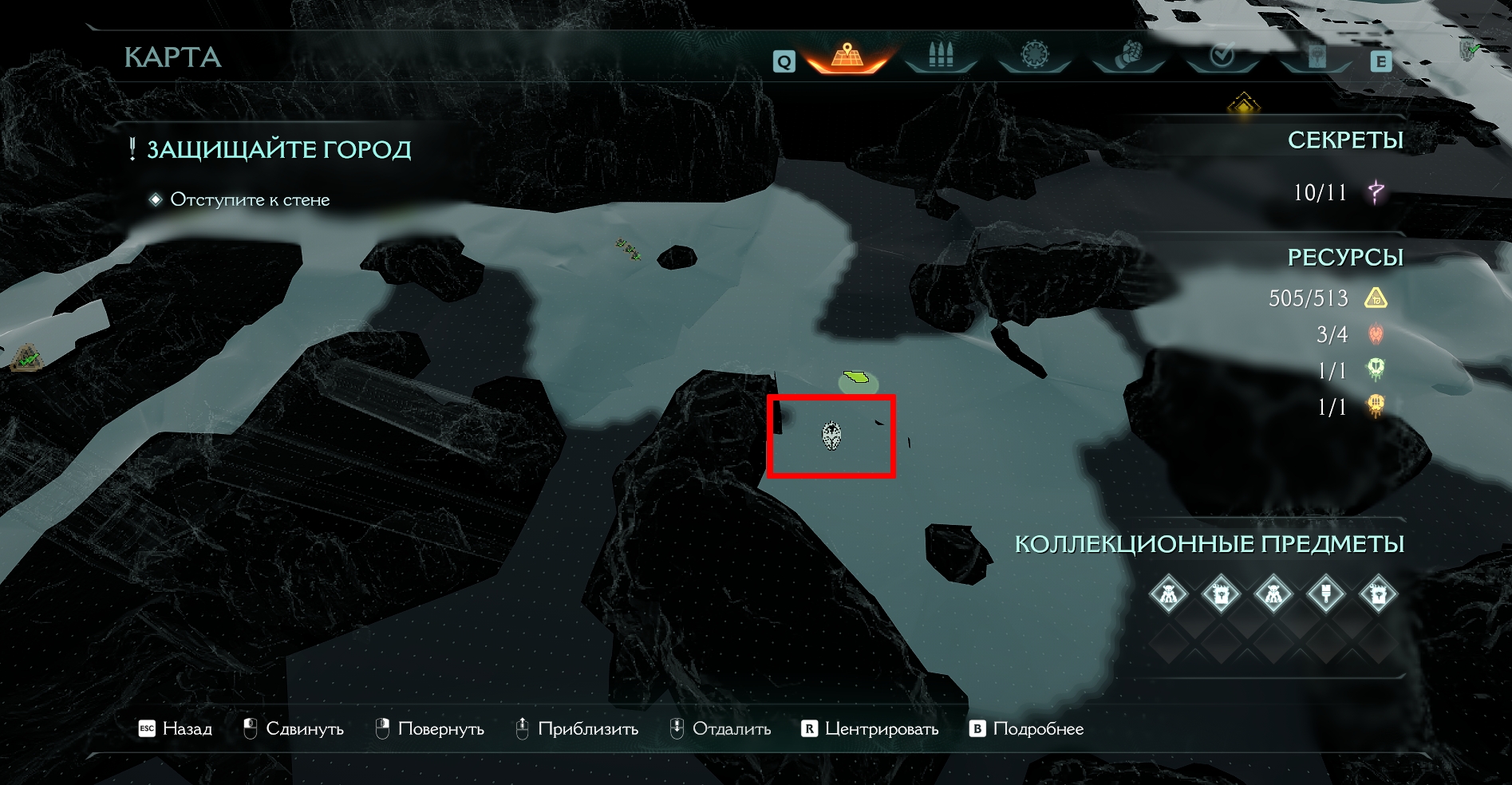Image resolution: width=1512 pixels, height=785 pixels.
Task: Switch to the tab with three bullets
Action: click(x=941, y=57)
